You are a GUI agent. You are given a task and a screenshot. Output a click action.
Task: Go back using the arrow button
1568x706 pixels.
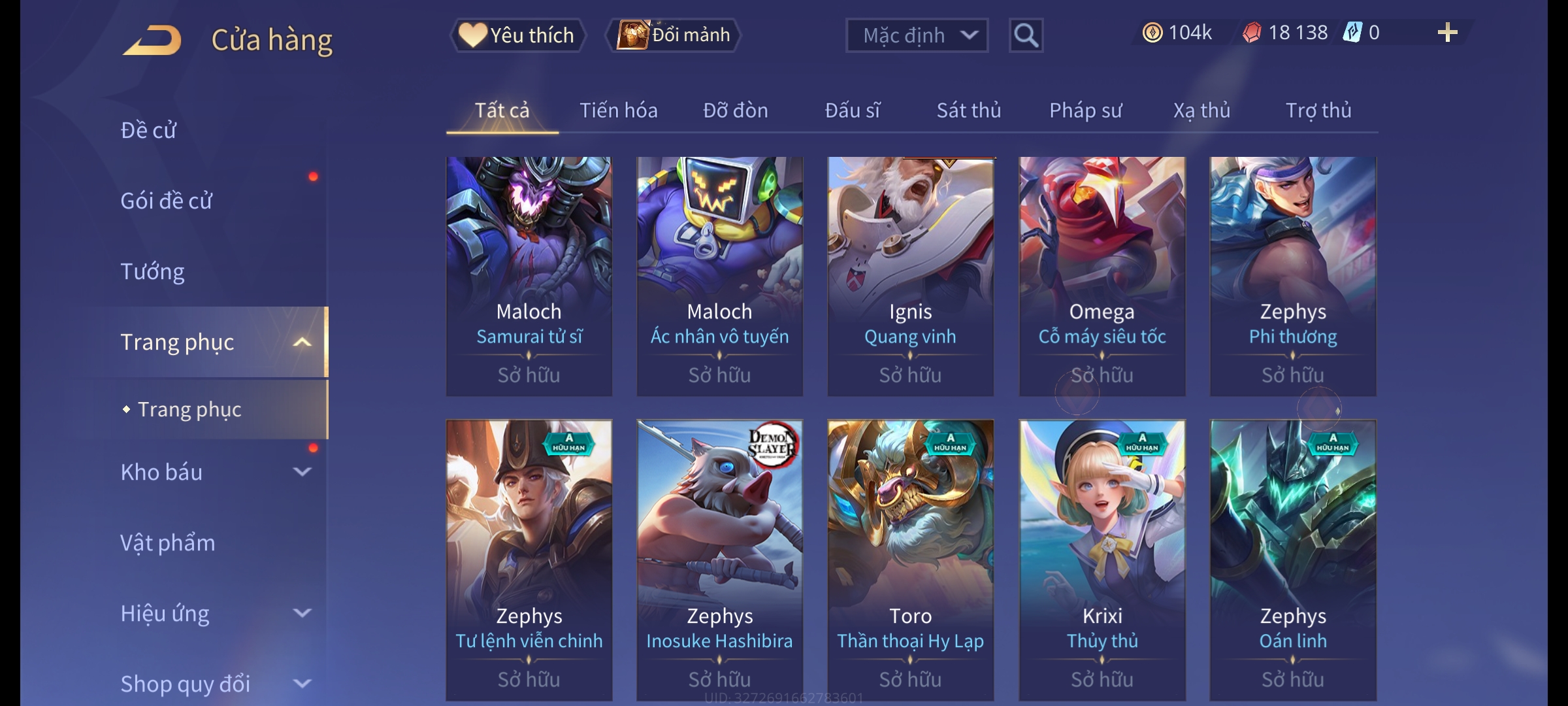point(152,41)
